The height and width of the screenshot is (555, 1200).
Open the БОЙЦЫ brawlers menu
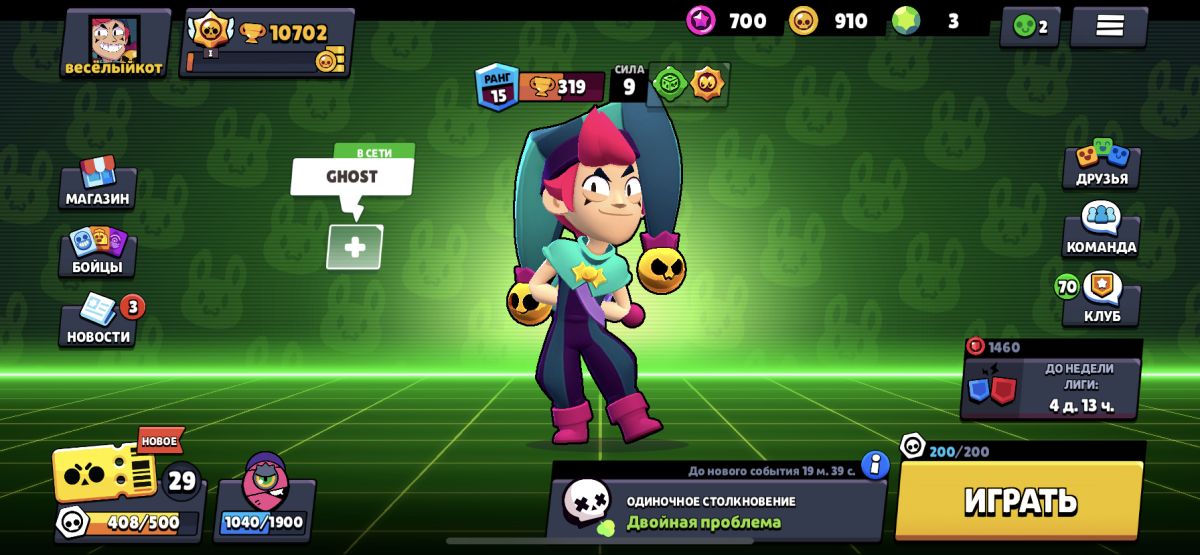[x=98, y=252]
